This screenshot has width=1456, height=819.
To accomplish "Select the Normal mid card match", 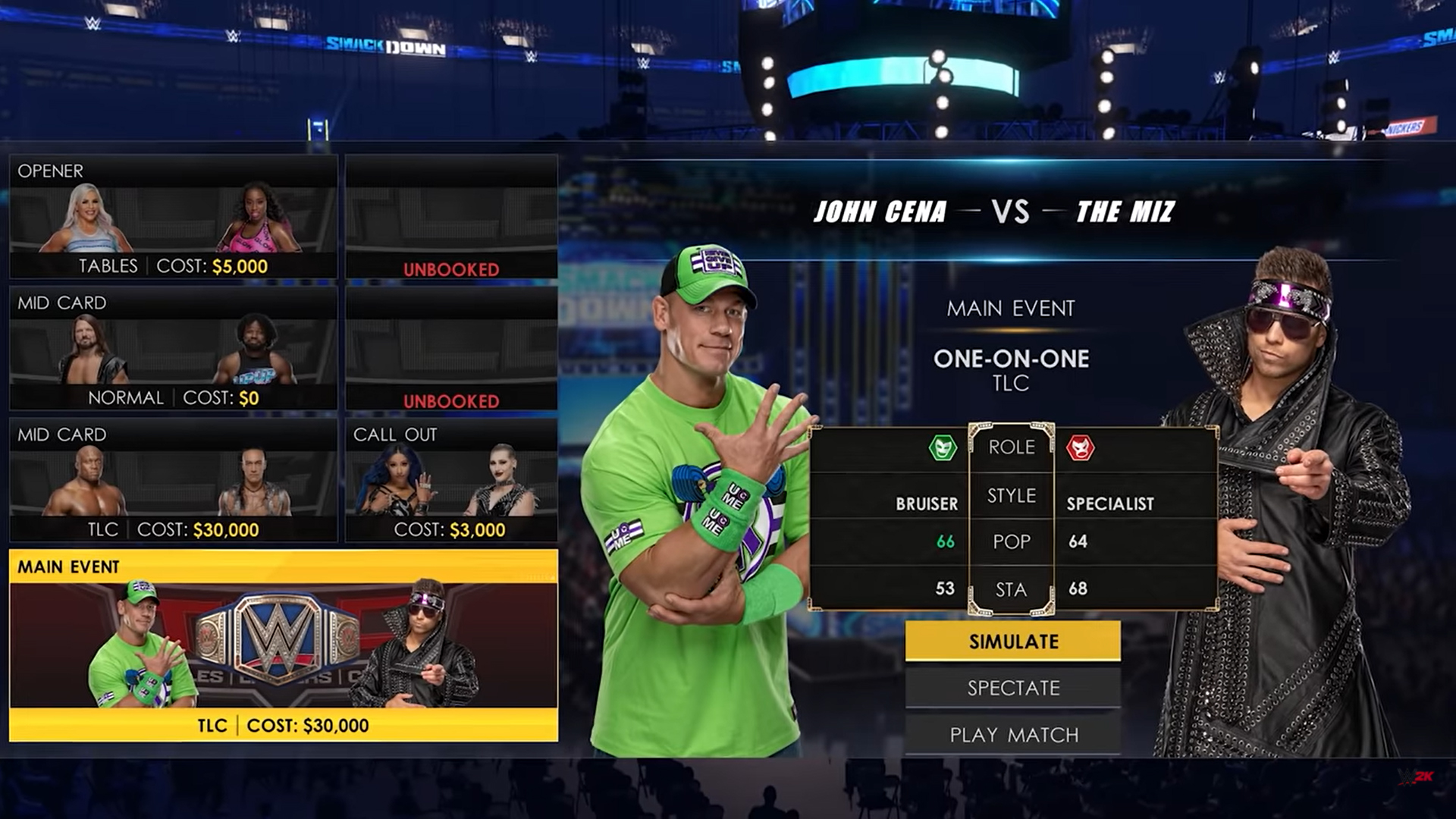I will point(173,349).
